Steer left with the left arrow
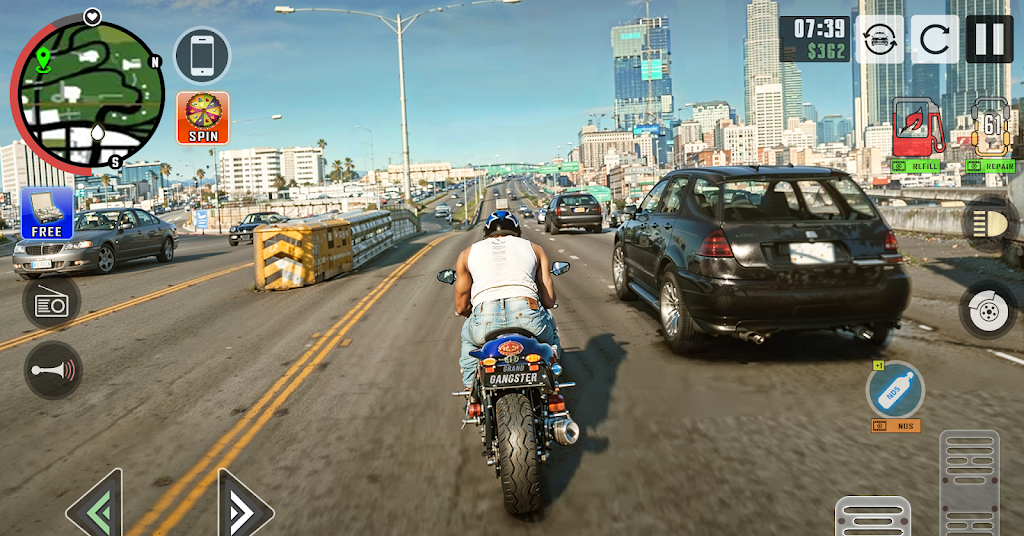 tap(95, 505)
